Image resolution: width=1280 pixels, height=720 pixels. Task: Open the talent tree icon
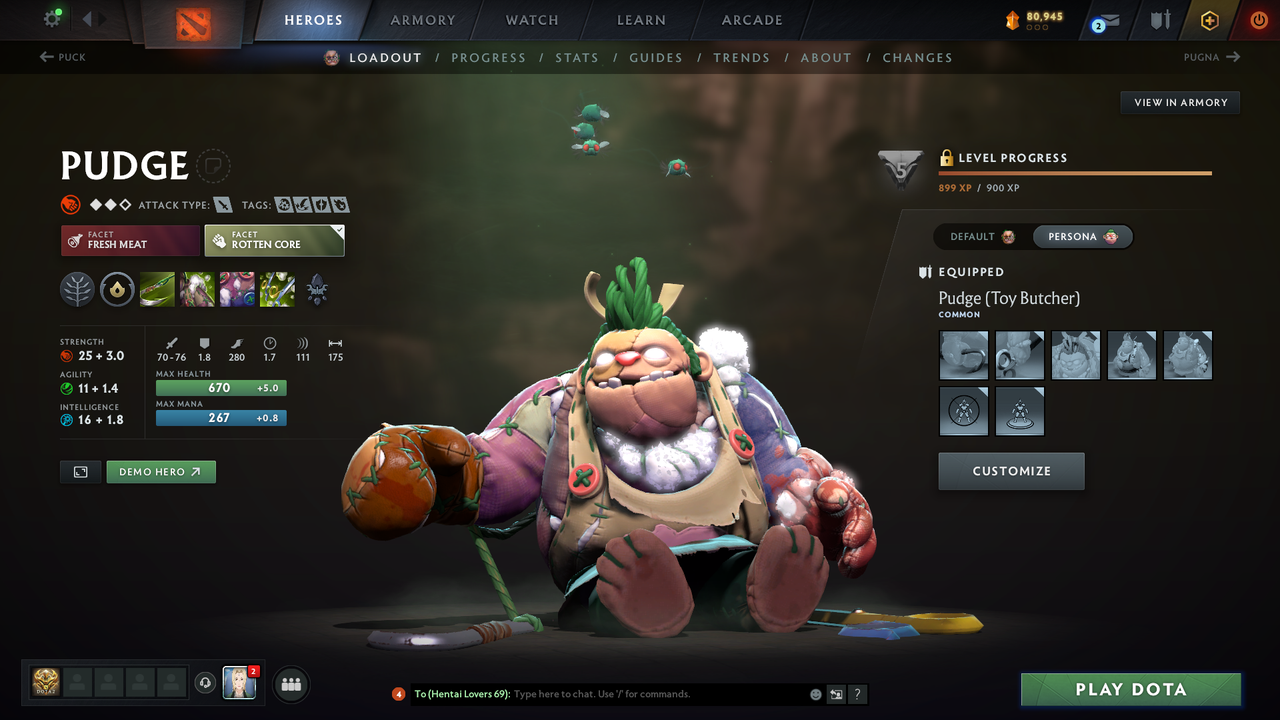point(77,290)
